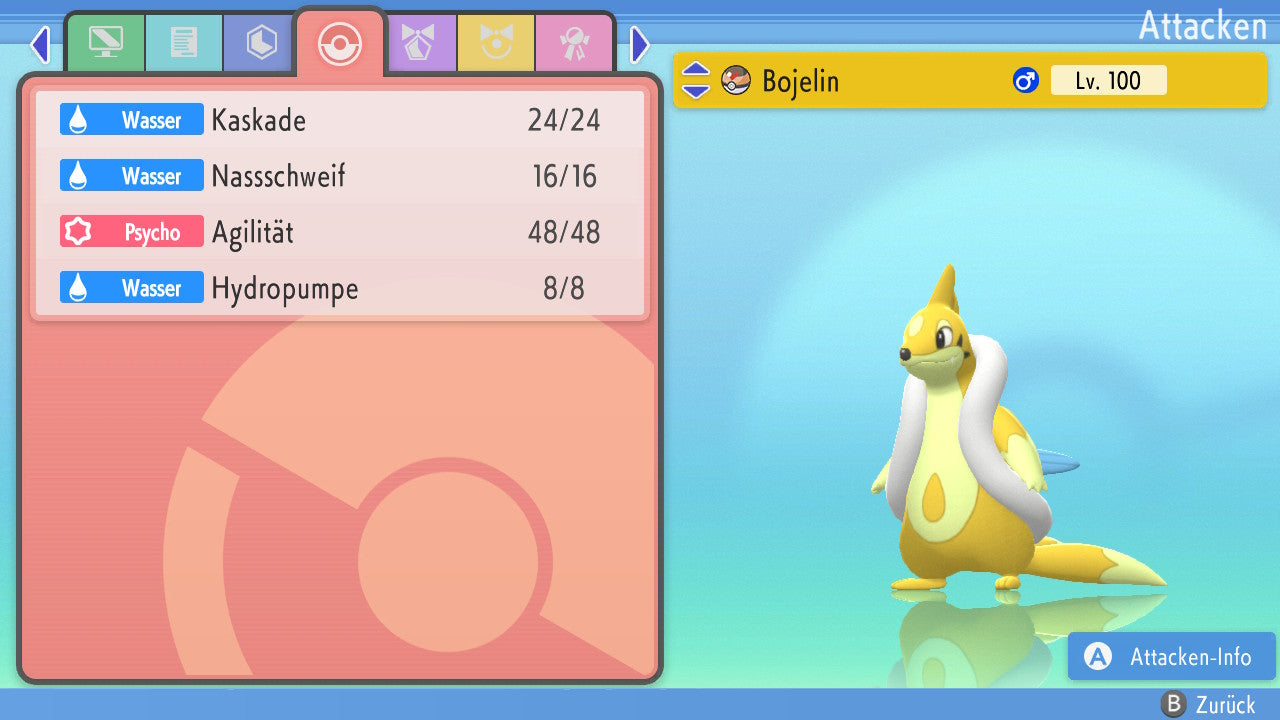Switch to the yellow tab
This screenshot has height=720, width=1280.
click(496, 43)
